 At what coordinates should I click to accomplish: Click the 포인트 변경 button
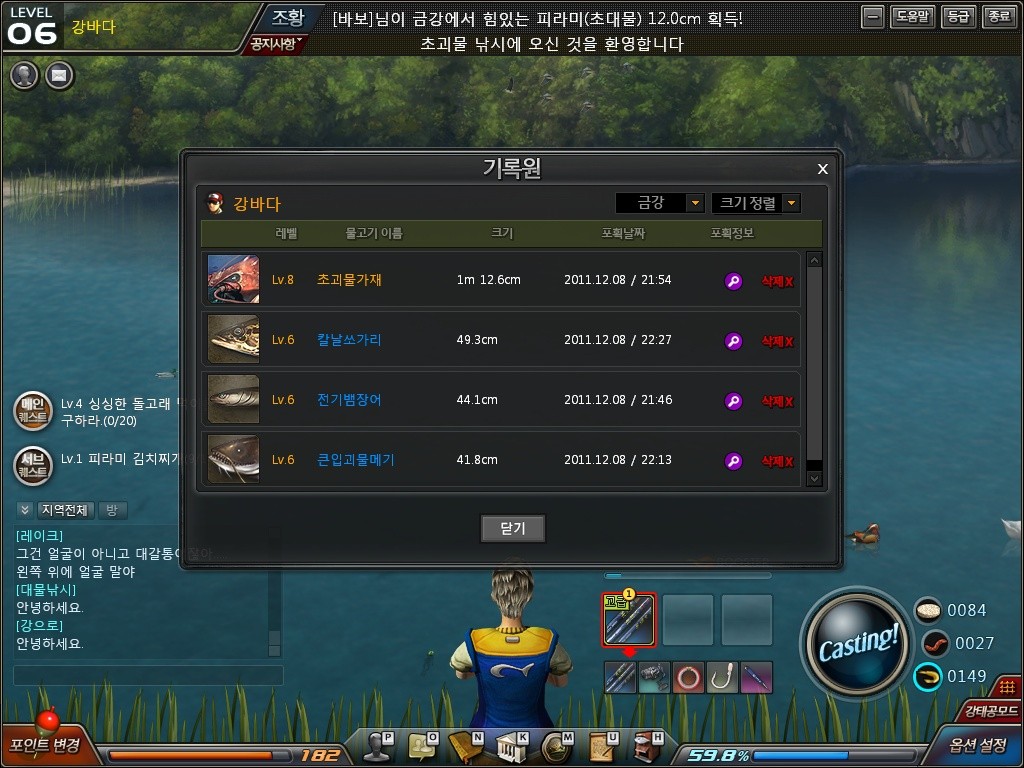click(x=45, y=745)
